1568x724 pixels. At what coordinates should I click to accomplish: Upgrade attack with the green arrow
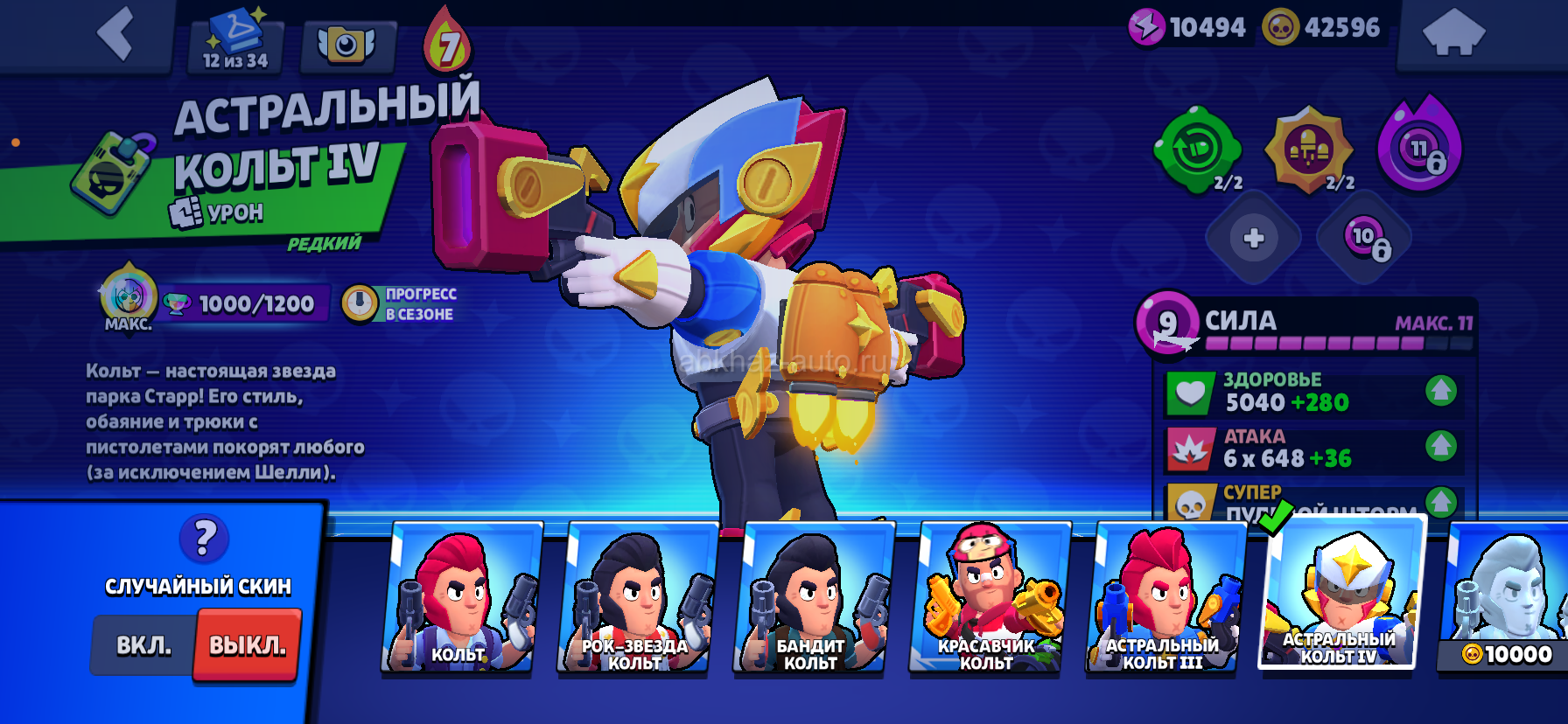click(x=1440, y=447)
